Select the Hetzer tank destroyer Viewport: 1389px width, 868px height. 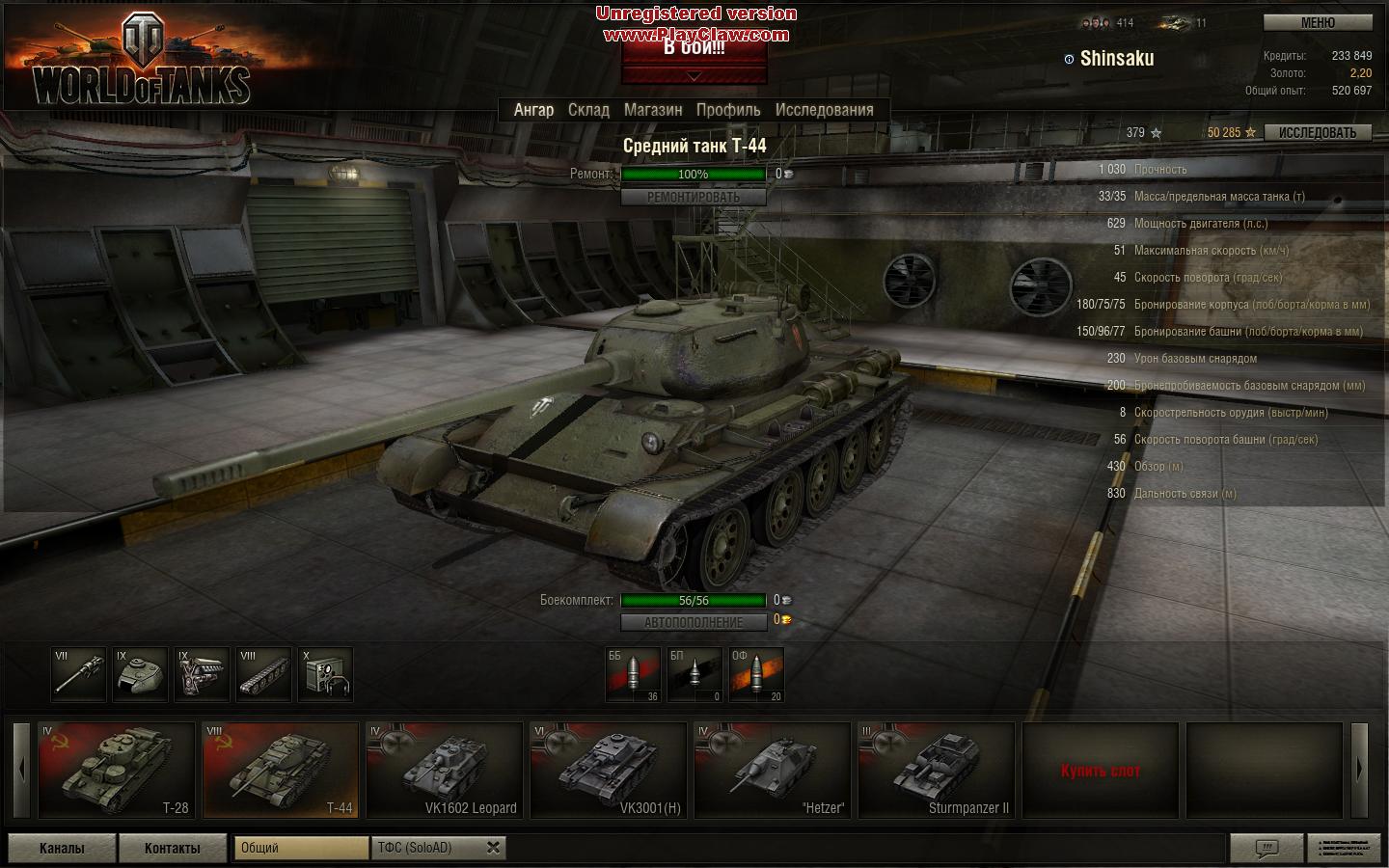(x=772, y=771)
